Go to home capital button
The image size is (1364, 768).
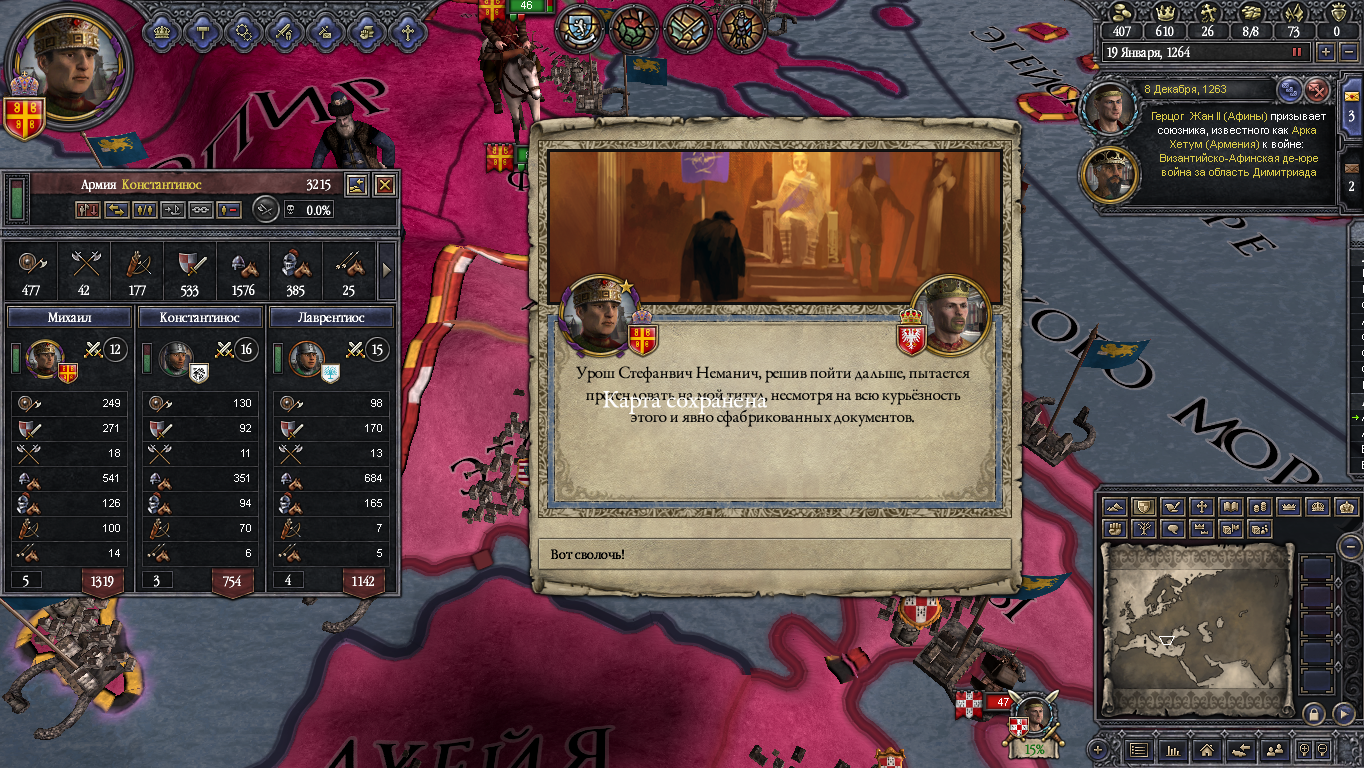1207,749
